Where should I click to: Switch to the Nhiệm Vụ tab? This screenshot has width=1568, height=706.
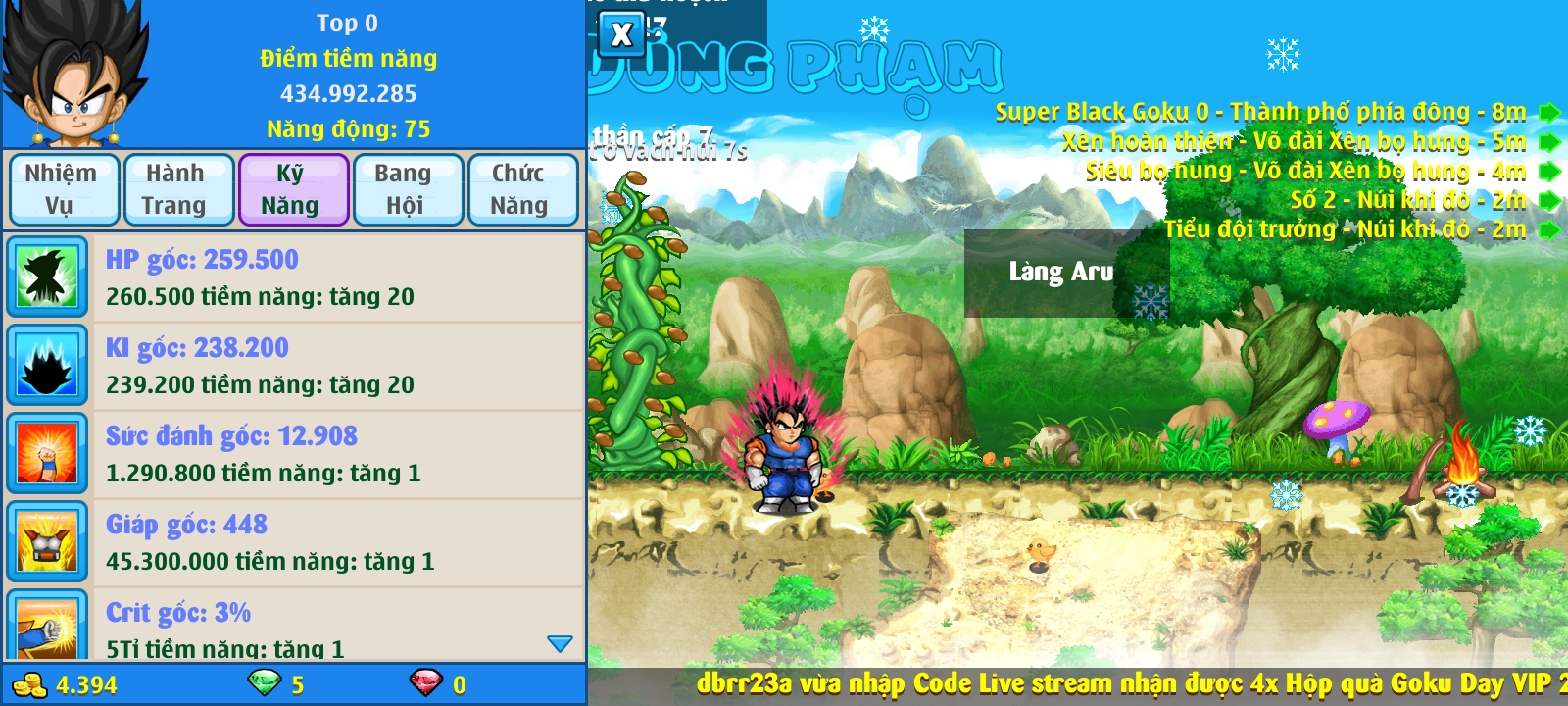(63, 189)
